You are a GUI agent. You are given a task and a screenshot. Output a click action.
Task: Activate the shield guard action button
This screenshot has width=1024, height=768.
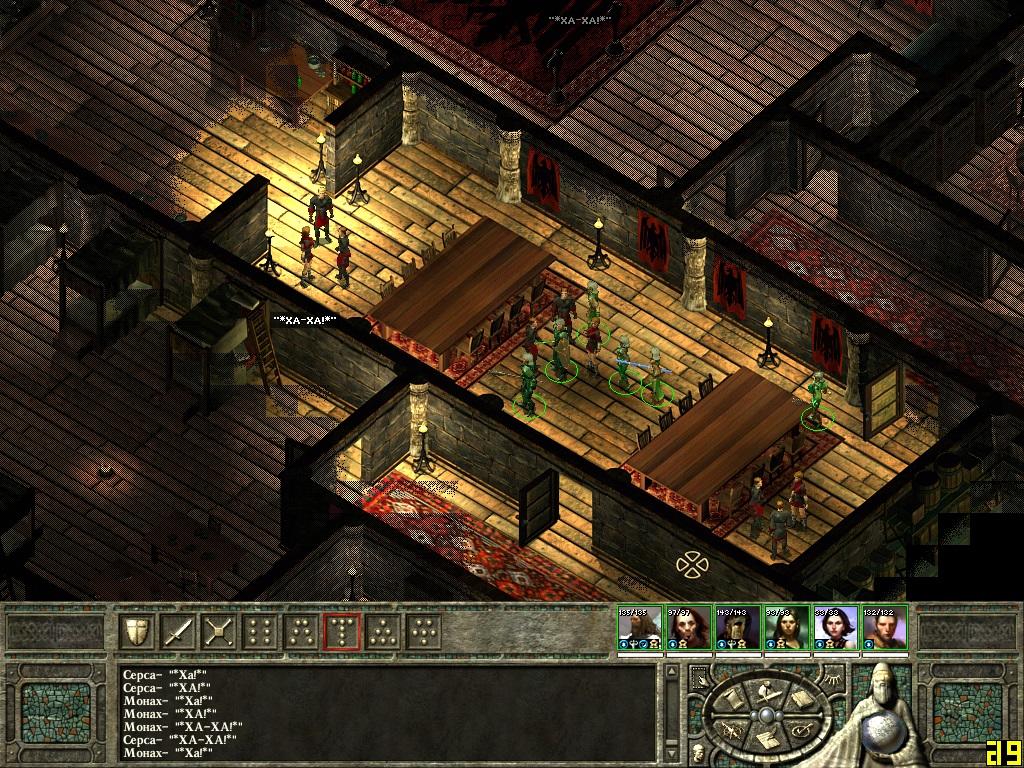[x=137, y=631]
